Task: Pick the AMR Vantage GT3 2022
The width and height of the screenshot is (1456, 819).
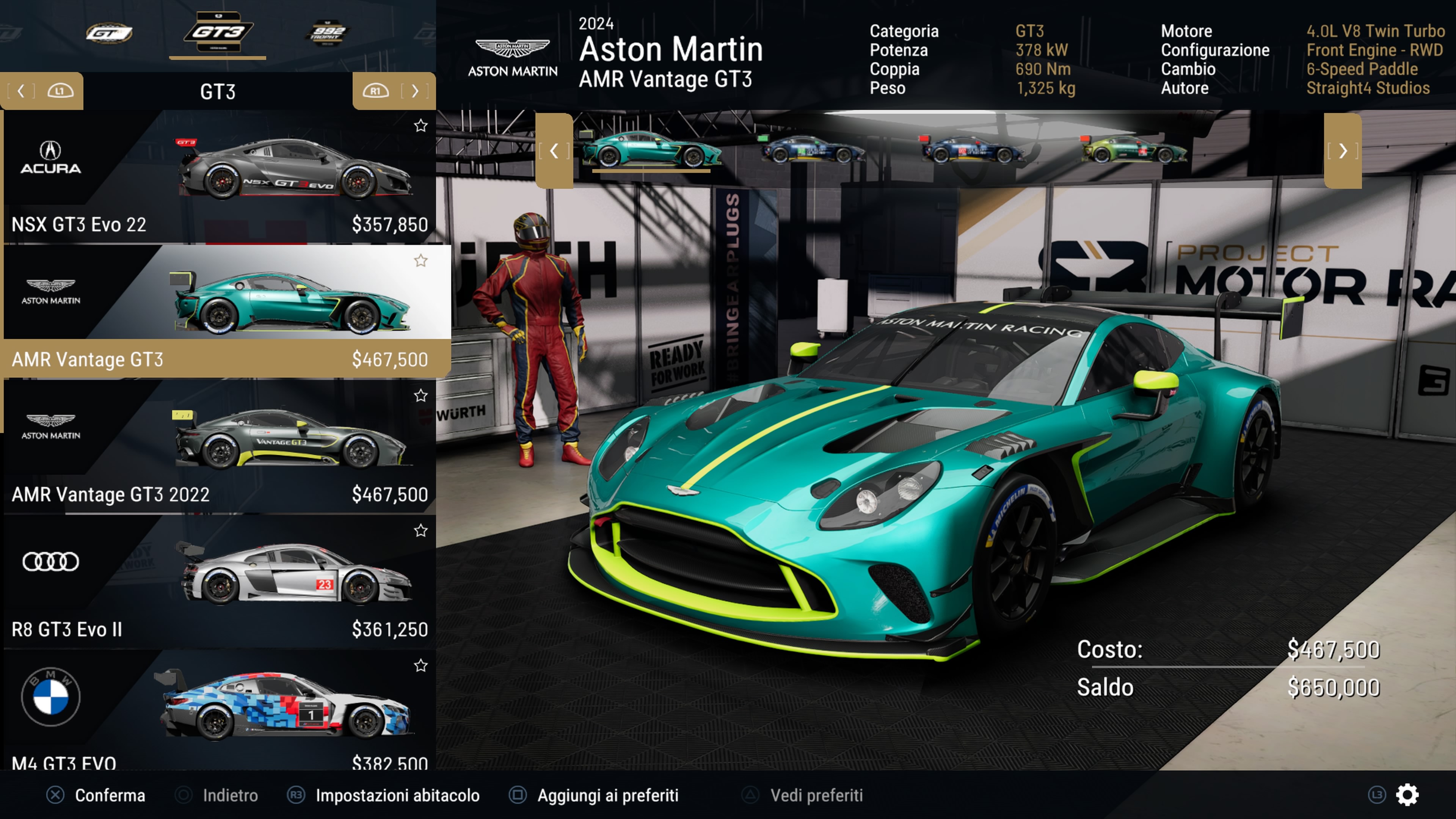Action: [x=219, y=447]
